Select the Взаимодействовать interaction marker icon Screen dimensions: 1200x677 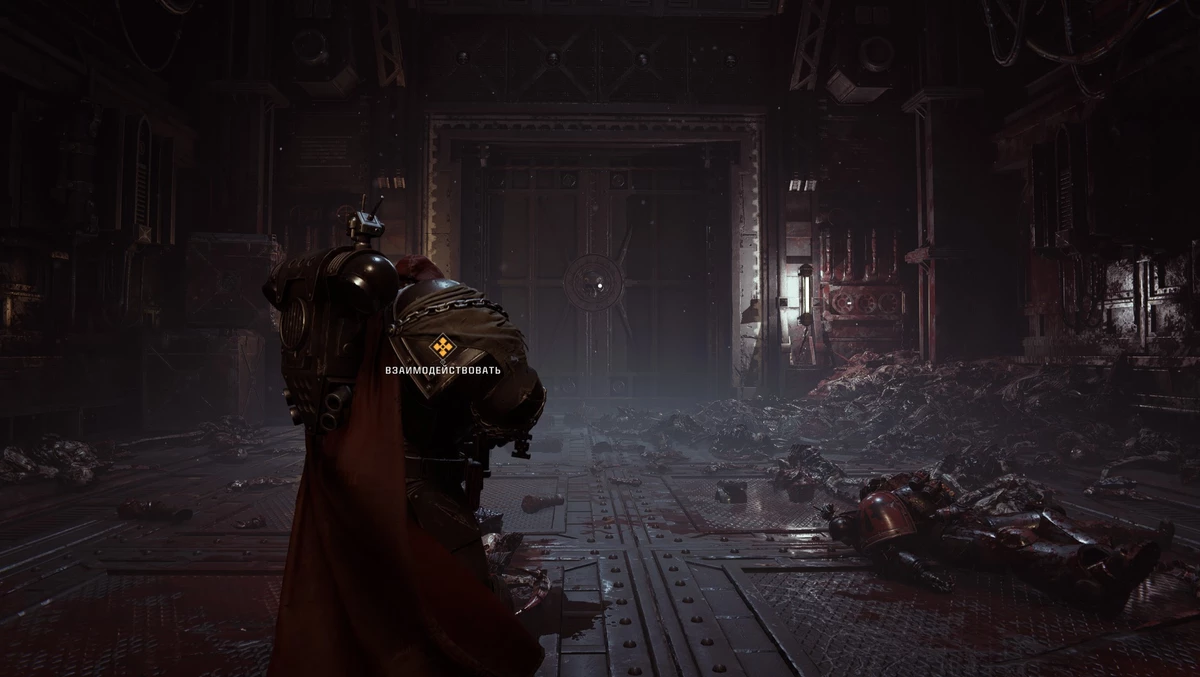click(442, 347)
